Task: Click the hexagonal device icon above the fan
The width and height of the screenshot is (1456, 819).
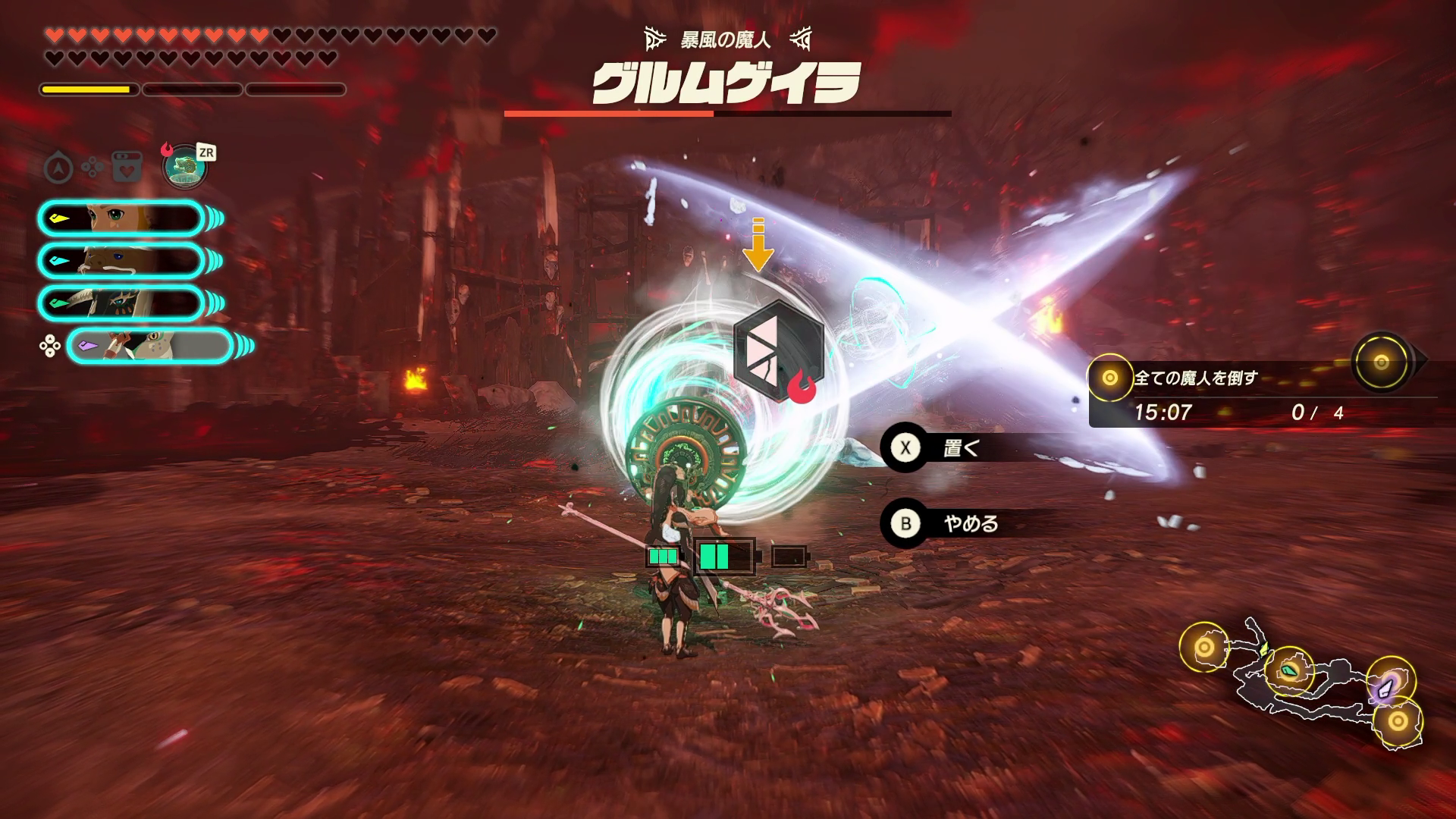Action: coord(778,350)
